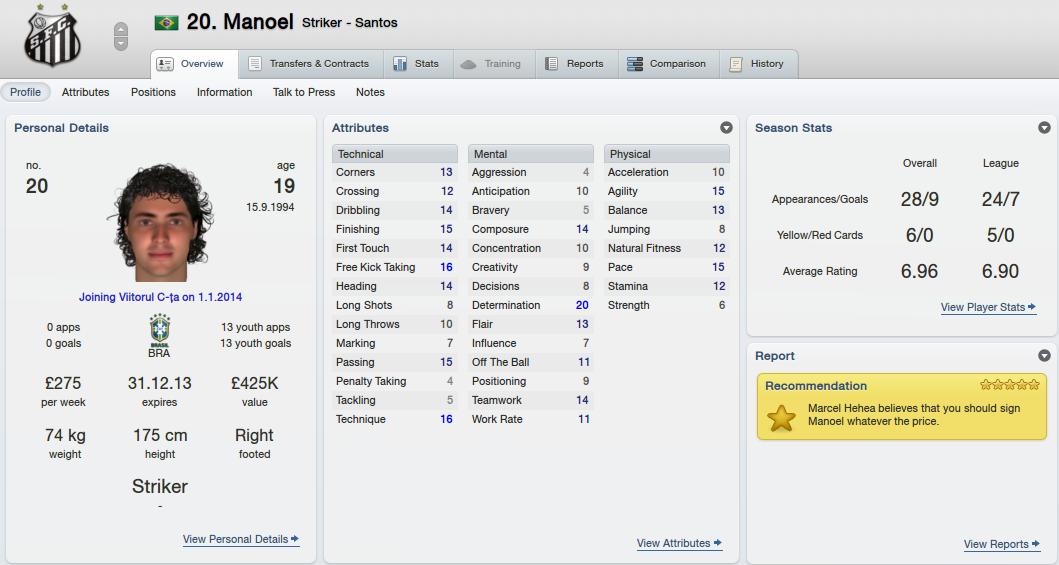Select the Comparison tab
This screenshot has height=565, width=1059.
click(x=667, y=64)
